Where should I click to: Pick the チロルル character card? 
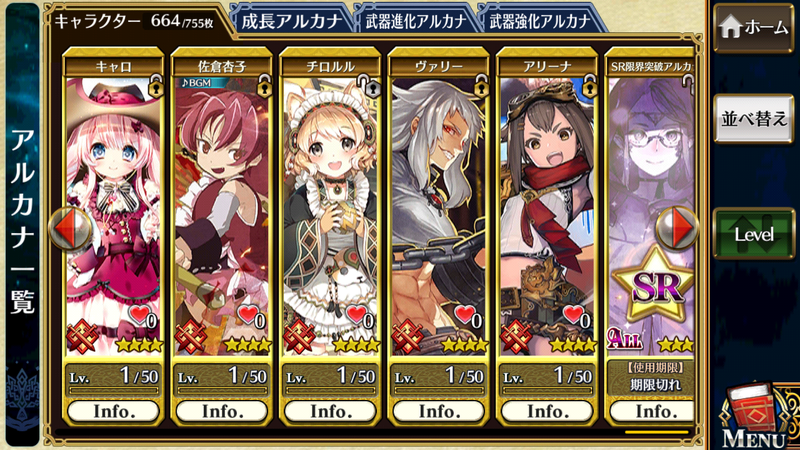(330, 210)
